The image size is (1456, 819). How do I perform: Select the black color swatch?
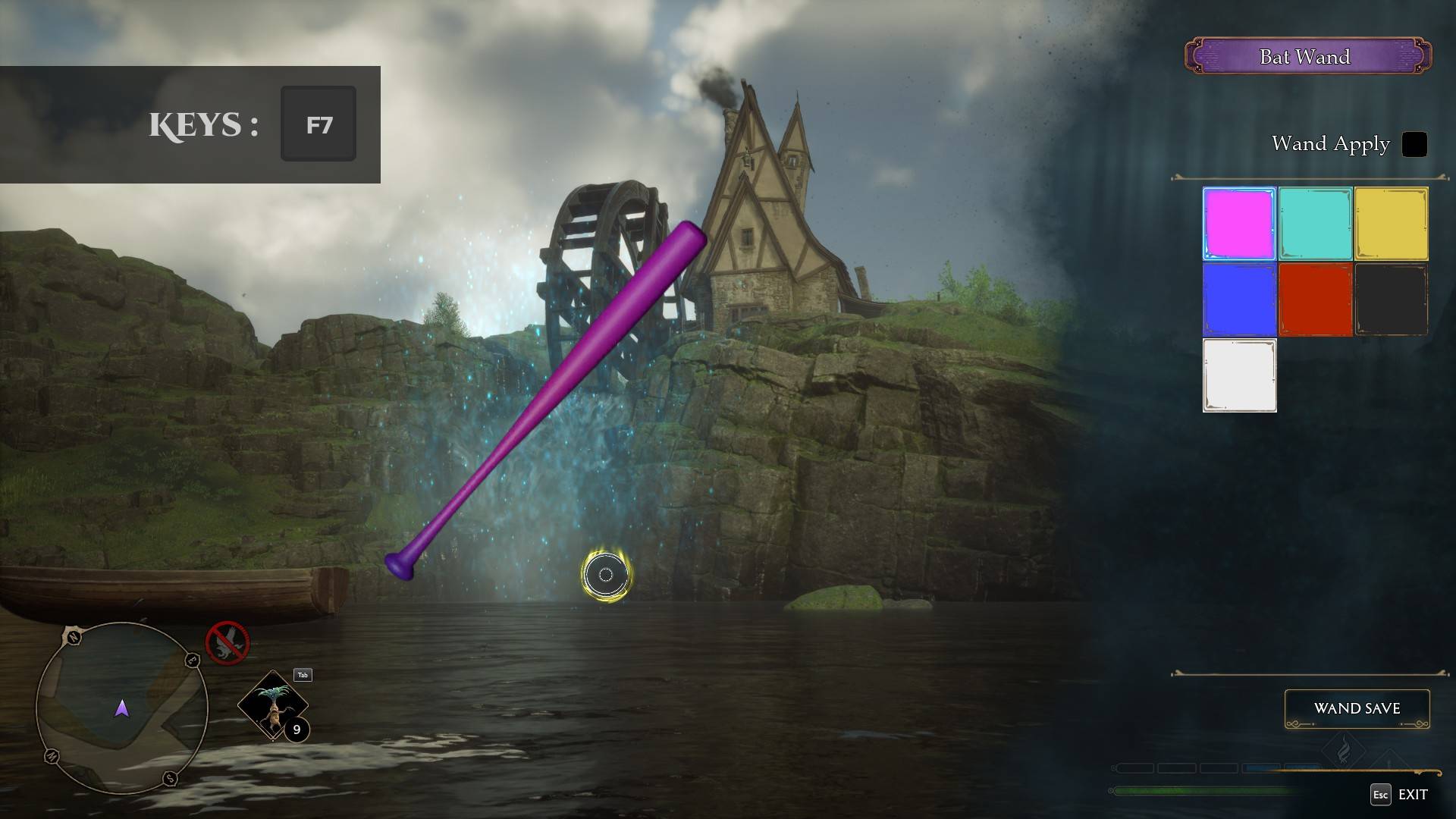pos(1392,300)
